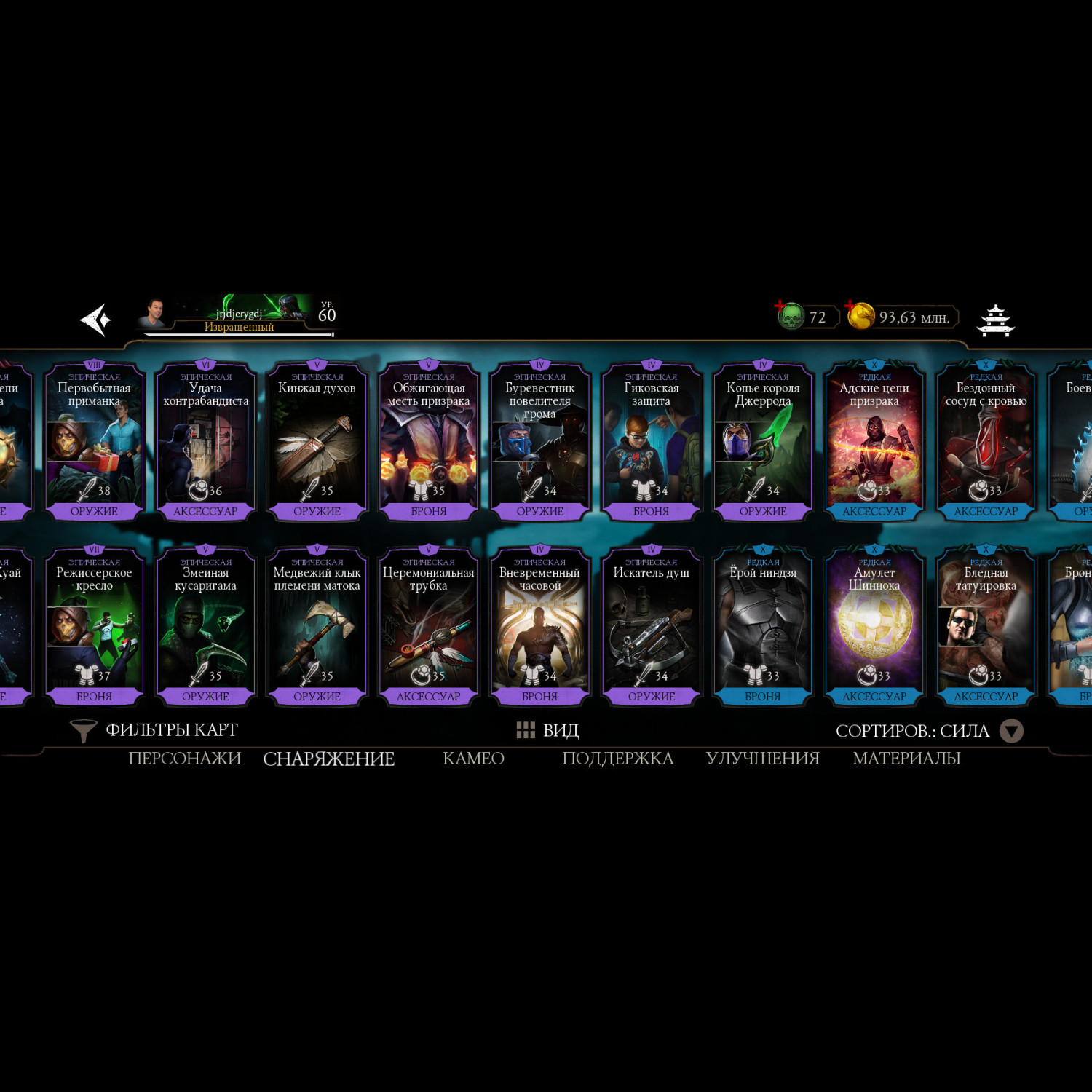
Task: Switch to the Персонажи tab
Action: (184, 759)
